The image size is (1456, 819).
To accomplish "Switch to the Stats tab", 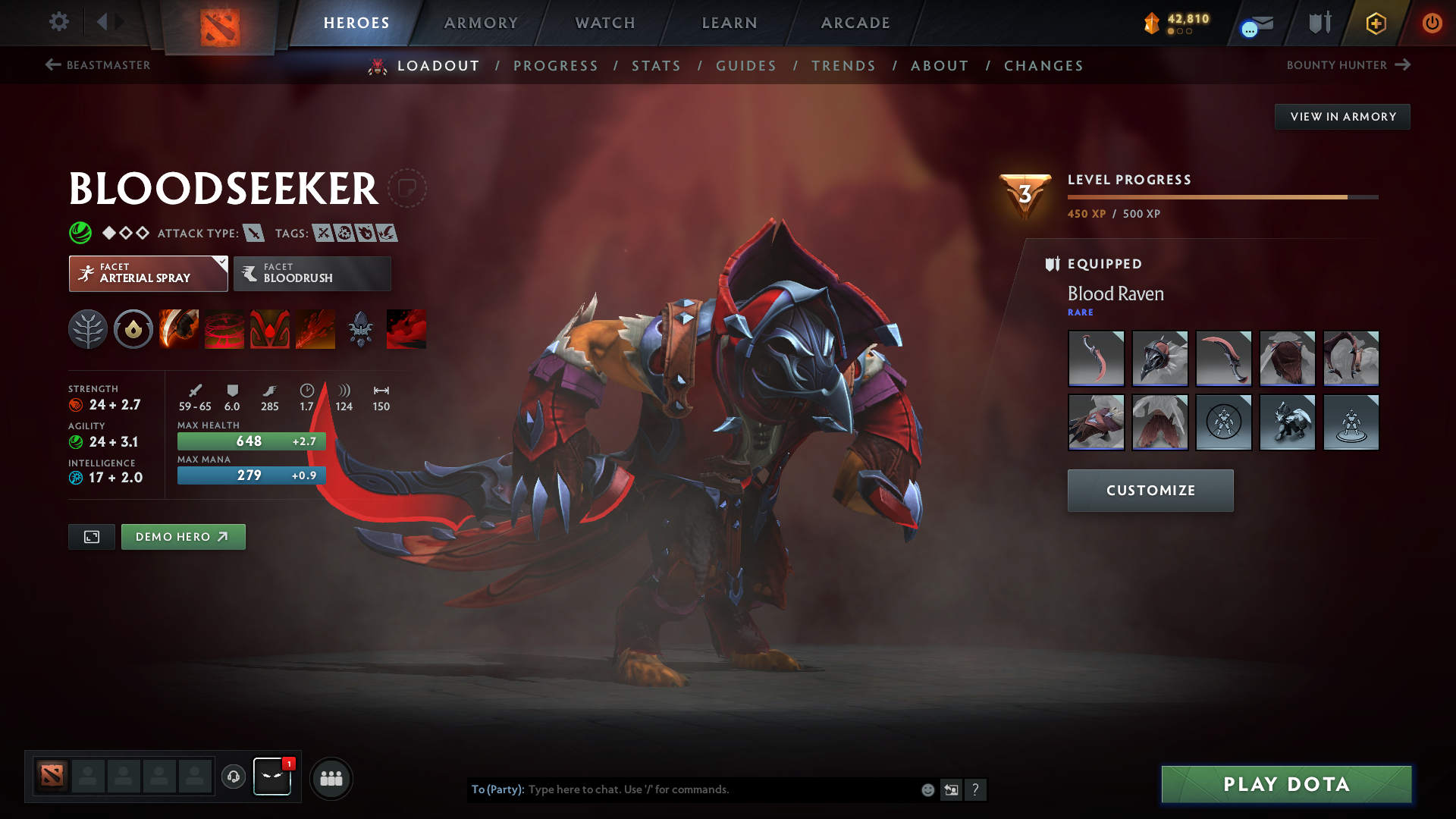I will coord(656,66).
